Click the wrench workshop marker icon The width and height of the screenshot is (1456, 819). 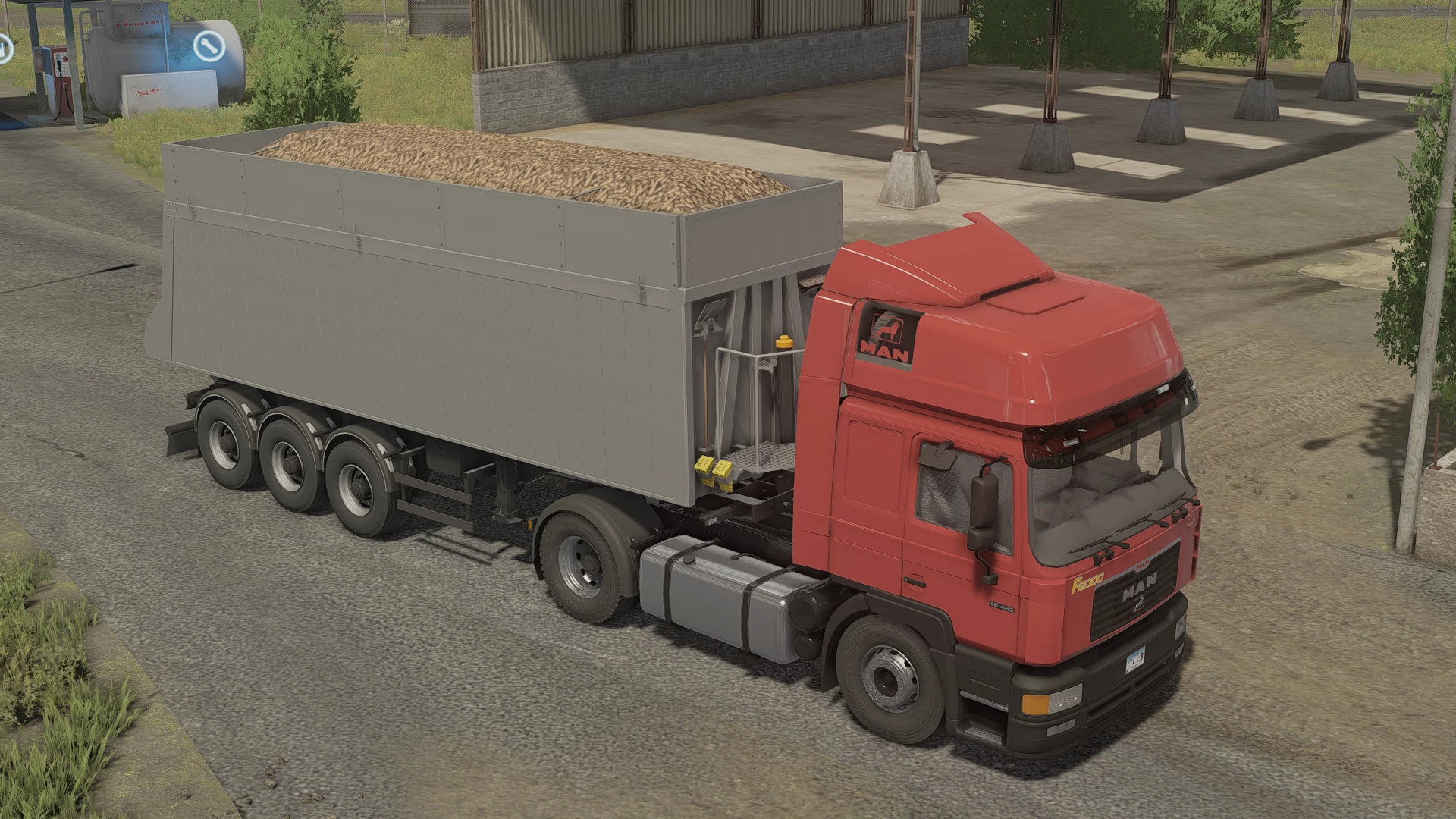[208, 46]
